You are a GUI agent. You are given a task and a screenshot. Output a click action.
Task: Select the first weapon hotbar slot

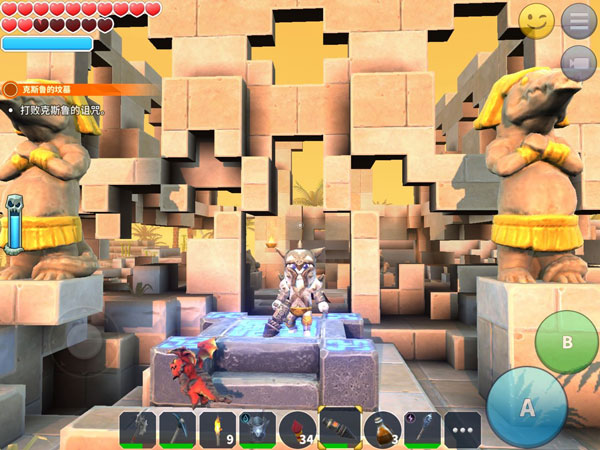tap(138, 430)
